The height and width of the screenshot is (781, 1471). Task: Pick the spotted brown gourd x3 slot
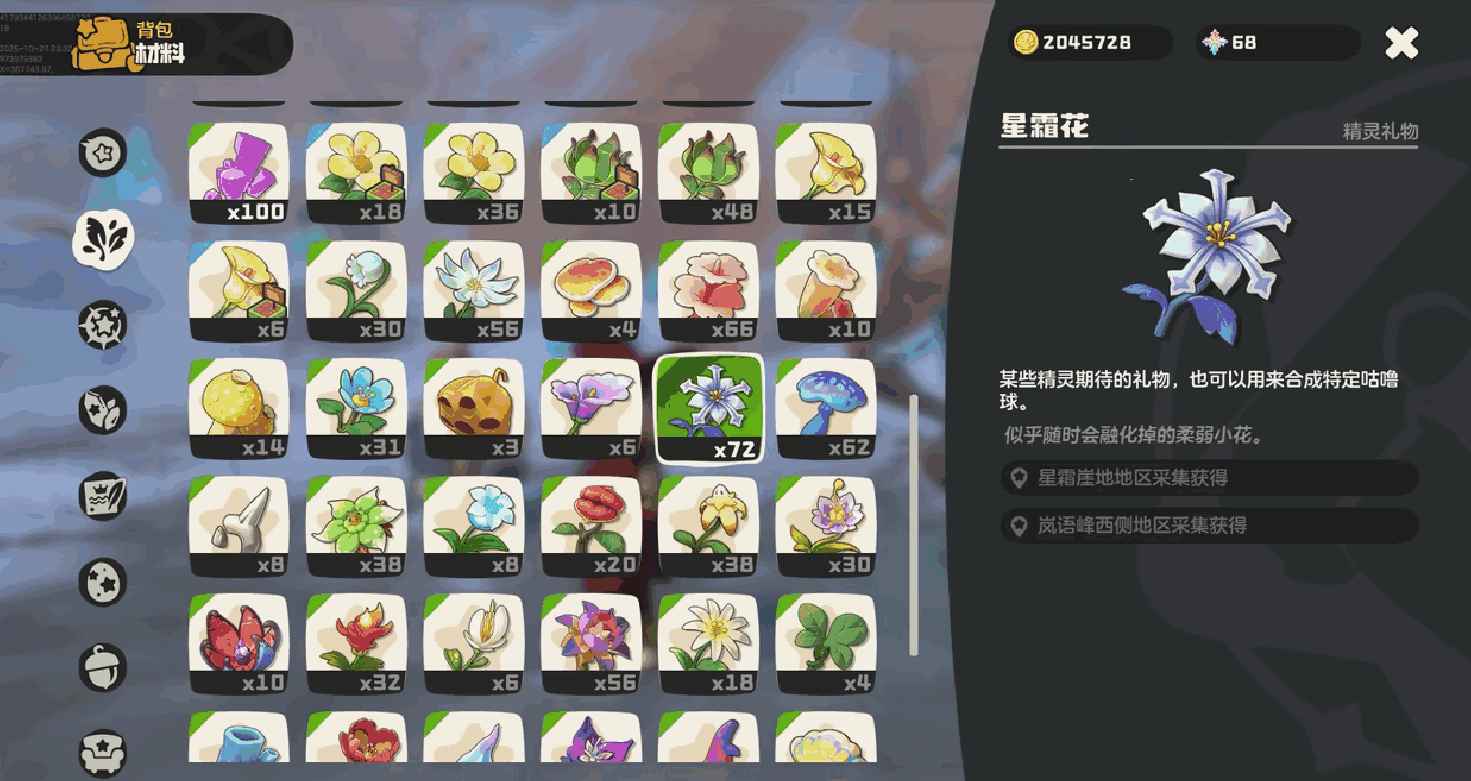coord(473,409)
